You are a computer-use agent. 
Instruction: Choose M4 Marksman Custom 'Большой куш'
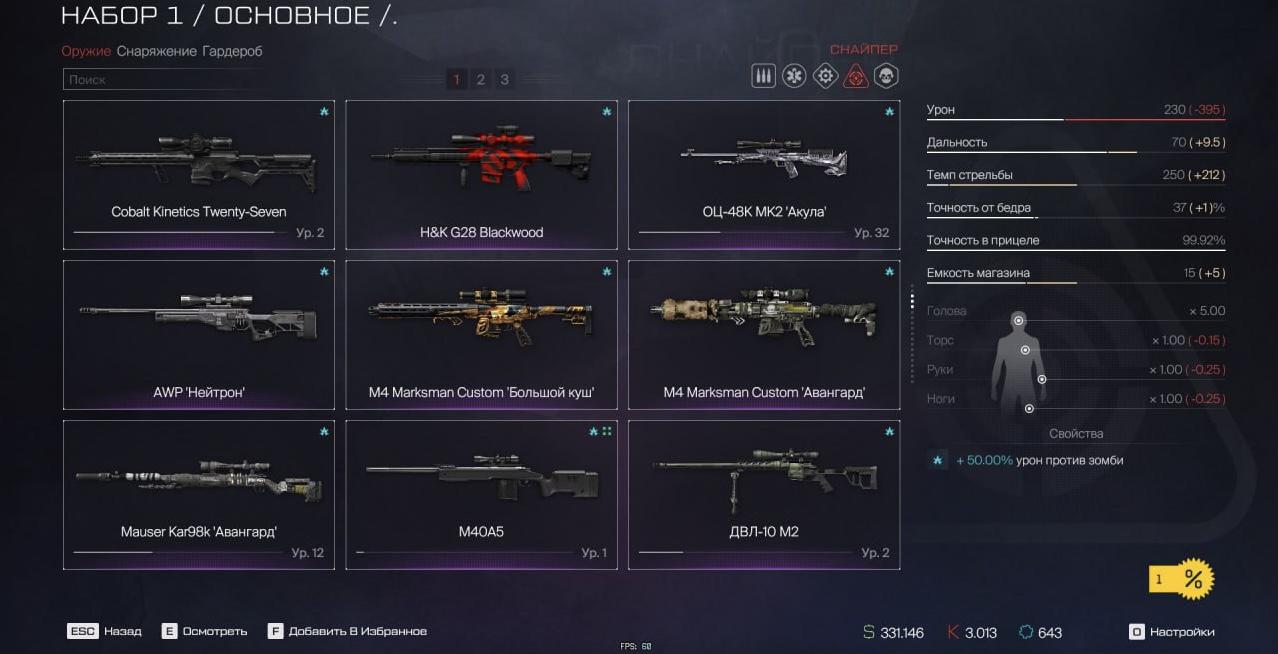click(481, 334)
